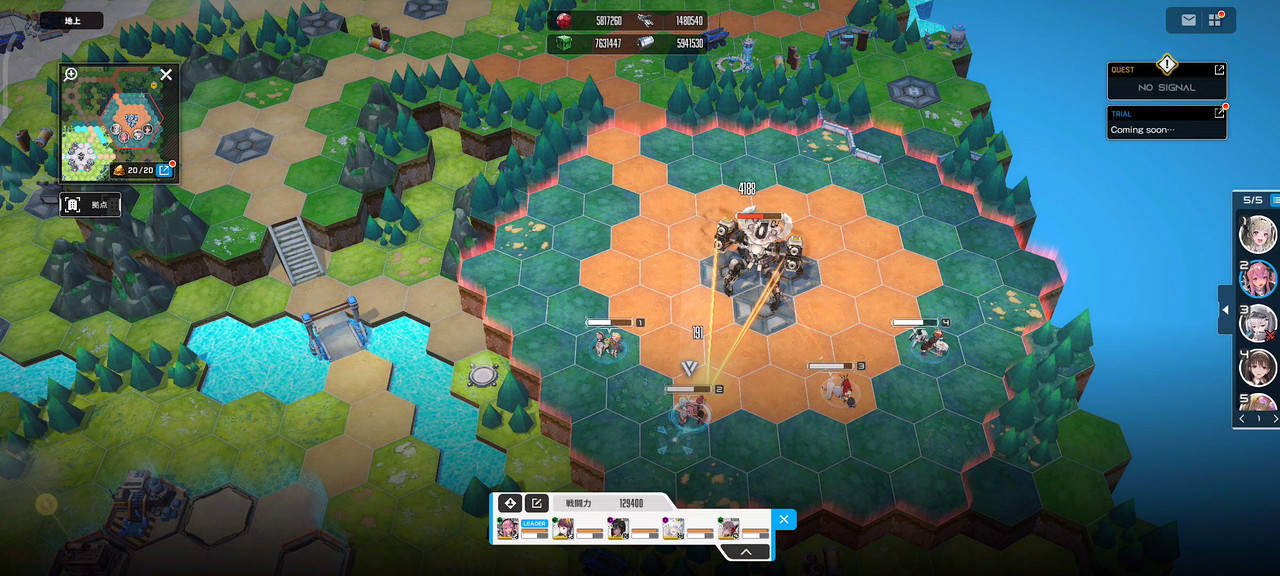
Task: Select squad 4 brown-haired character portrait
Action: coord(1257,367)
